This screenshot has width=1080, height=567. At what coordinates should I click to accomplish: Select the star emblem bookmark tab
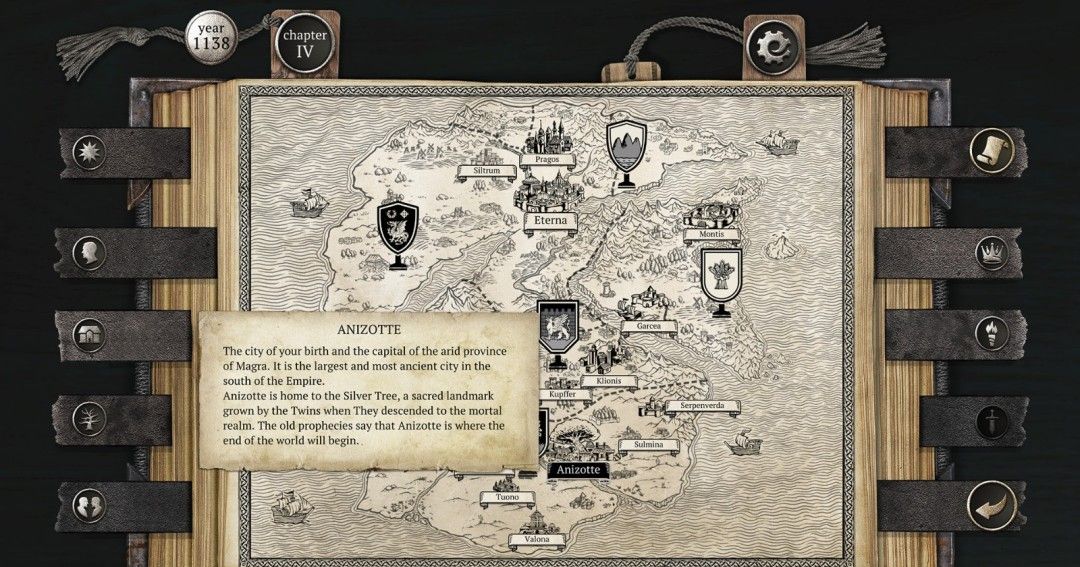coord(90,153)
